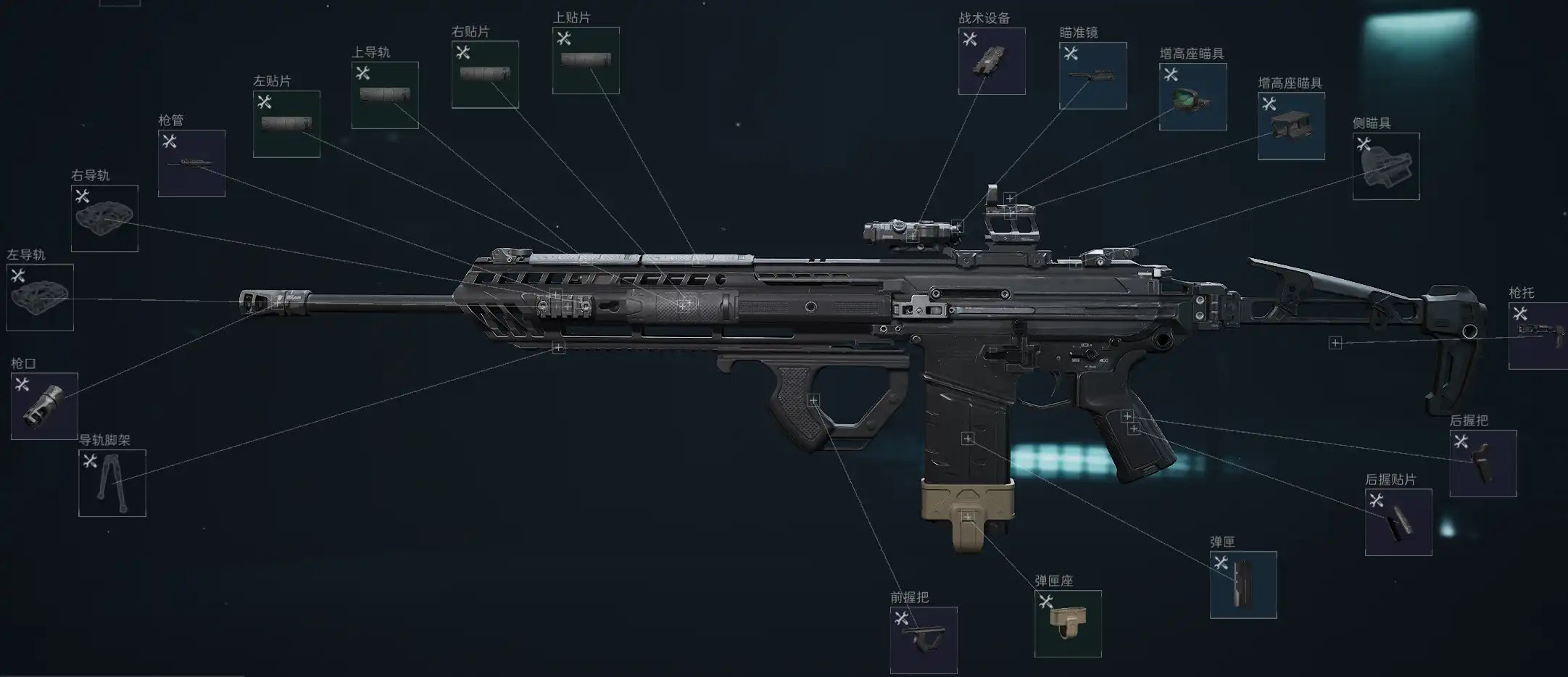Screen dimensions: 1568x677
Task: Open the 导轨脚架 bipod slot
Action: point(112,483)
